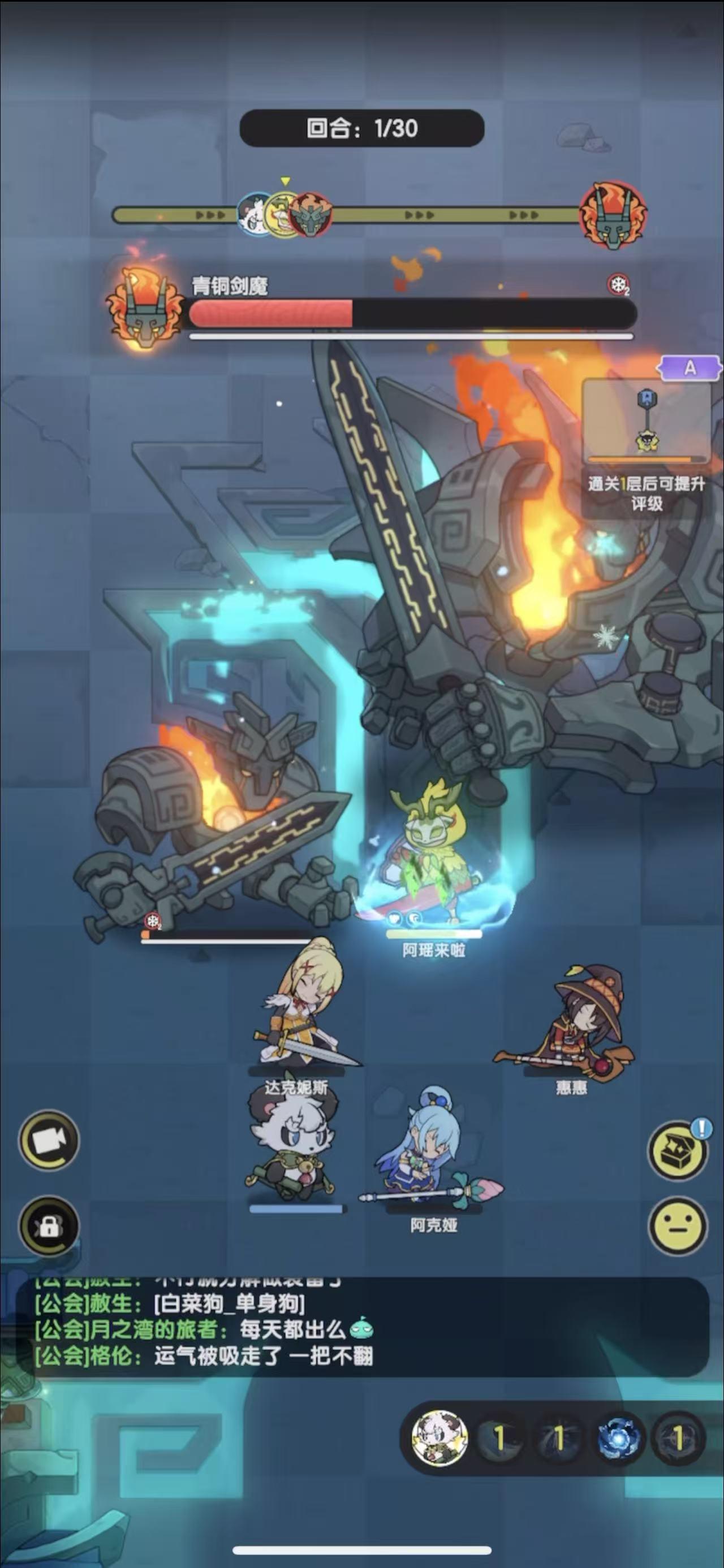Open the 回合 1/30 turn counter banner
This screenshot has height=1568, width=724.
[x=361, y=127]
